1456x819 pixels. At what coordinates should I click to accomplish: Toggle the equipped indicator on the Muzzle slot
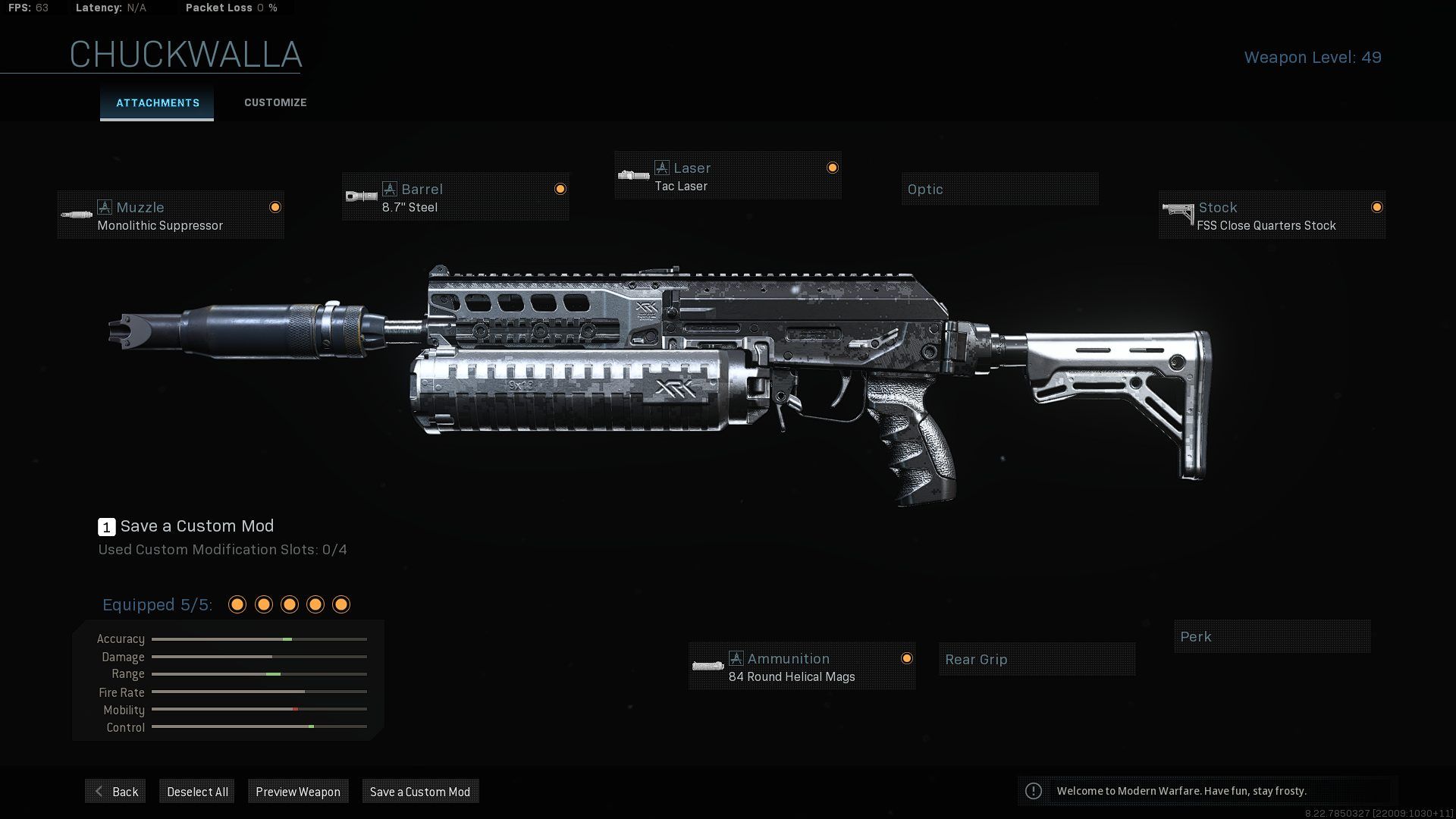[275, 207]
